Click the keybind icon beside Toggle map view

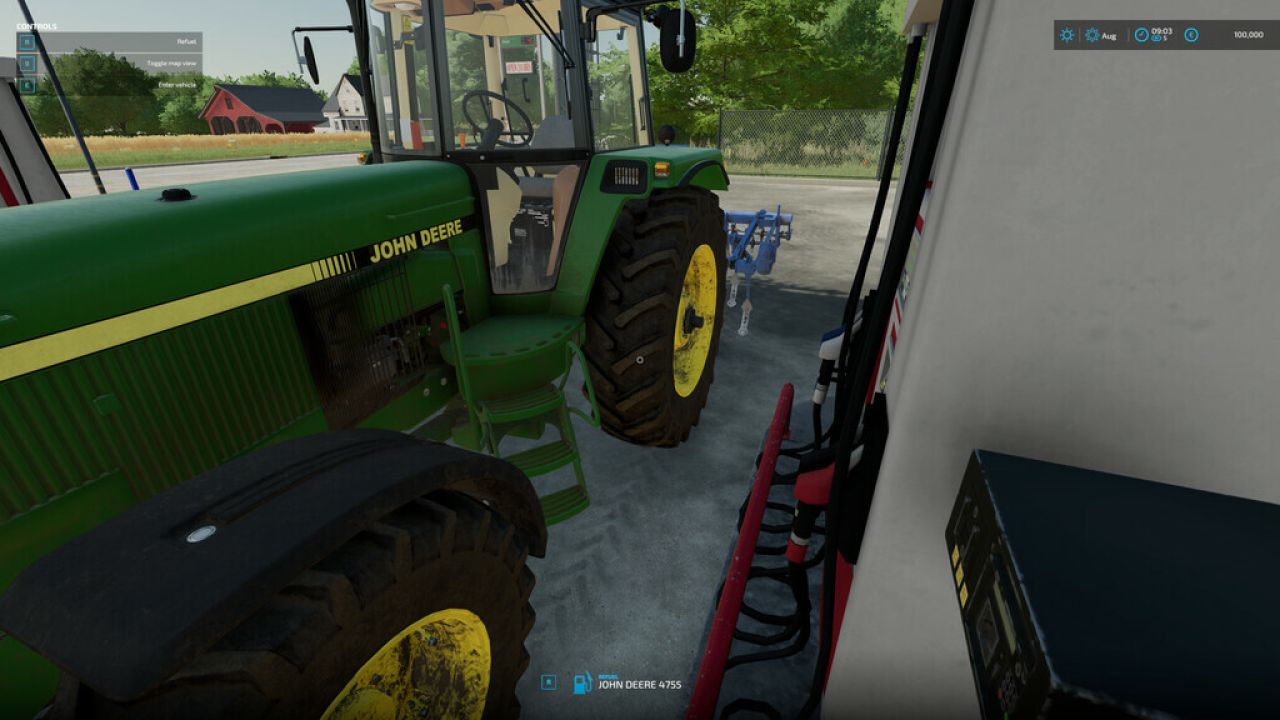tap(27, 63)
